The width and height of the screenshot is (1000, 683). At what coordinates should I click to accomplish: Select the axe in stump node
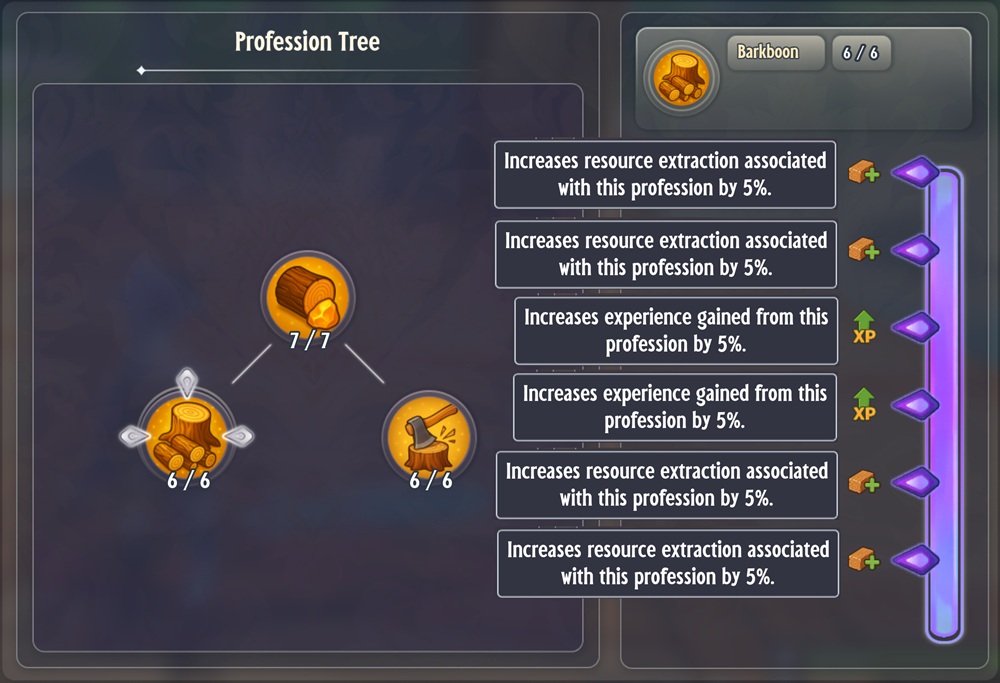pos(429,437)
